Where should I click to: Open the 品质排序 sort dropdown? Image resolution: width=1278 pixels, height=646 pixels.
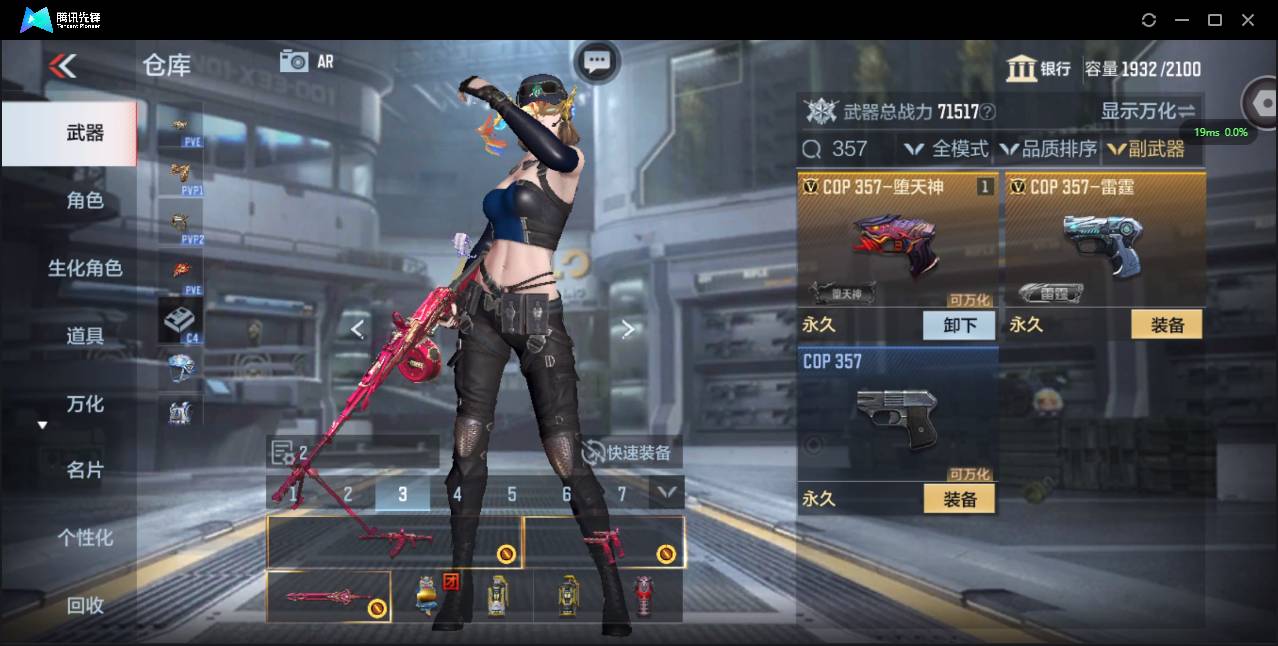1047,149
